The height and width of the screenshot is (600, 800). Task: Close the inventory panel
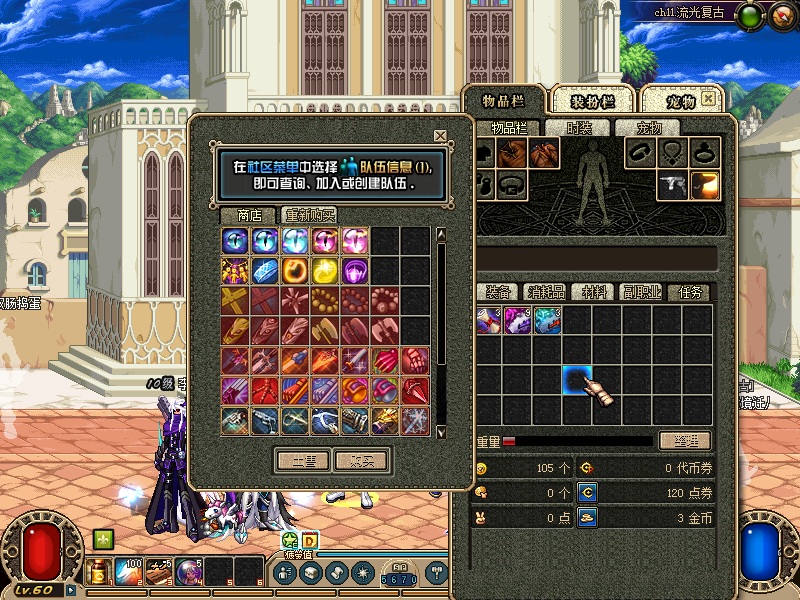pyautogui.click(x=709, y=99)
